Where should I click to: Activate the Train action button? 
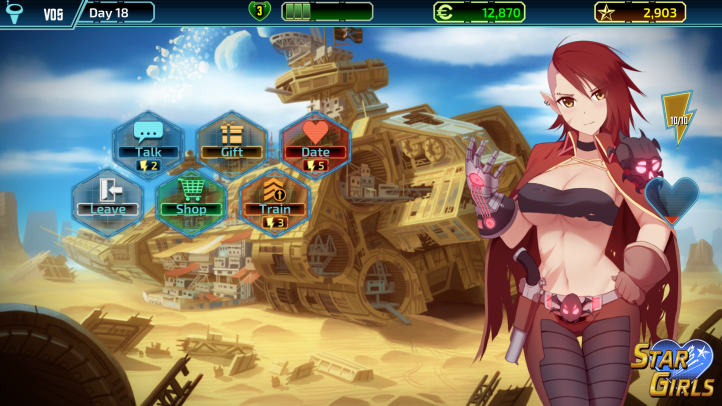(x=274, y=200)
